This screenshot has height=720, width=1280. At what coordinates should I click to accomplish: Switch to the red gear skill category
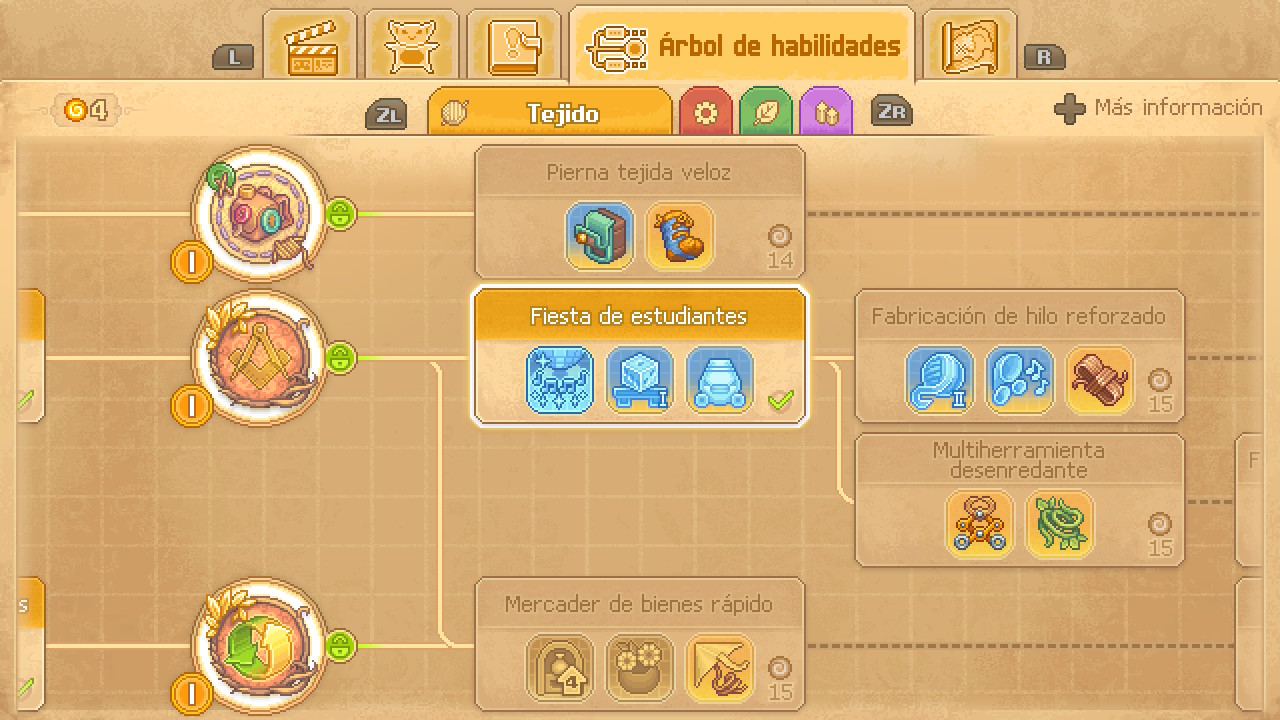[x=706, y=113]
